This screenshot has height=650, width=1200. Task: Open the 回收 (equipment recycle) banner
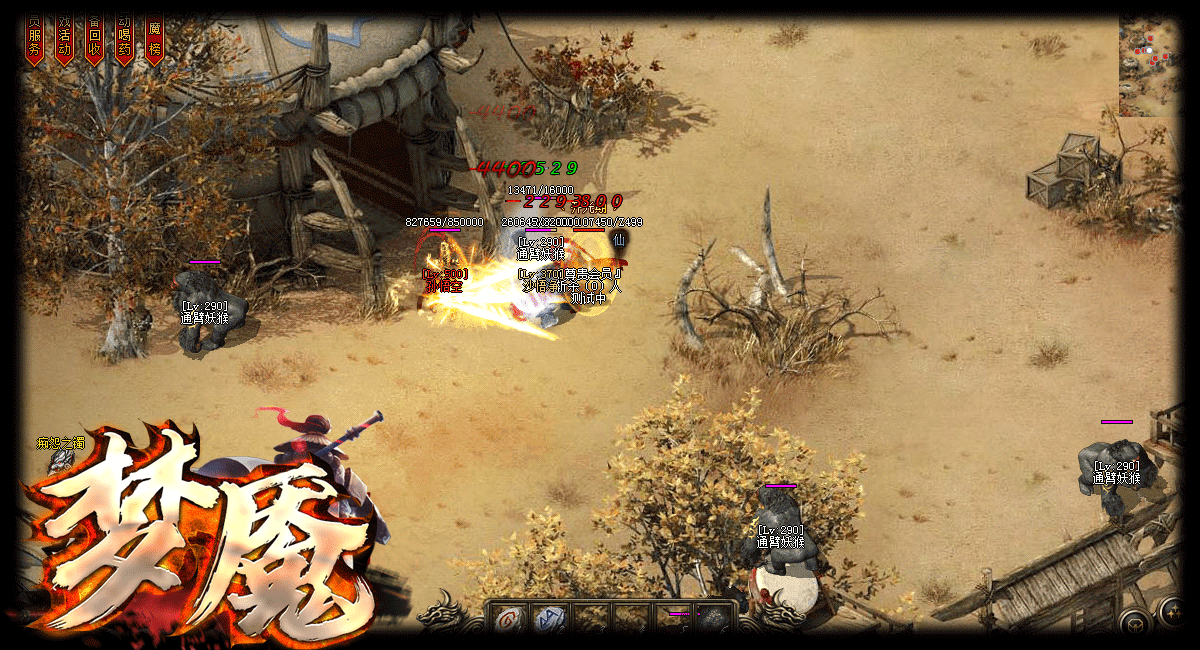coord(95,40)
